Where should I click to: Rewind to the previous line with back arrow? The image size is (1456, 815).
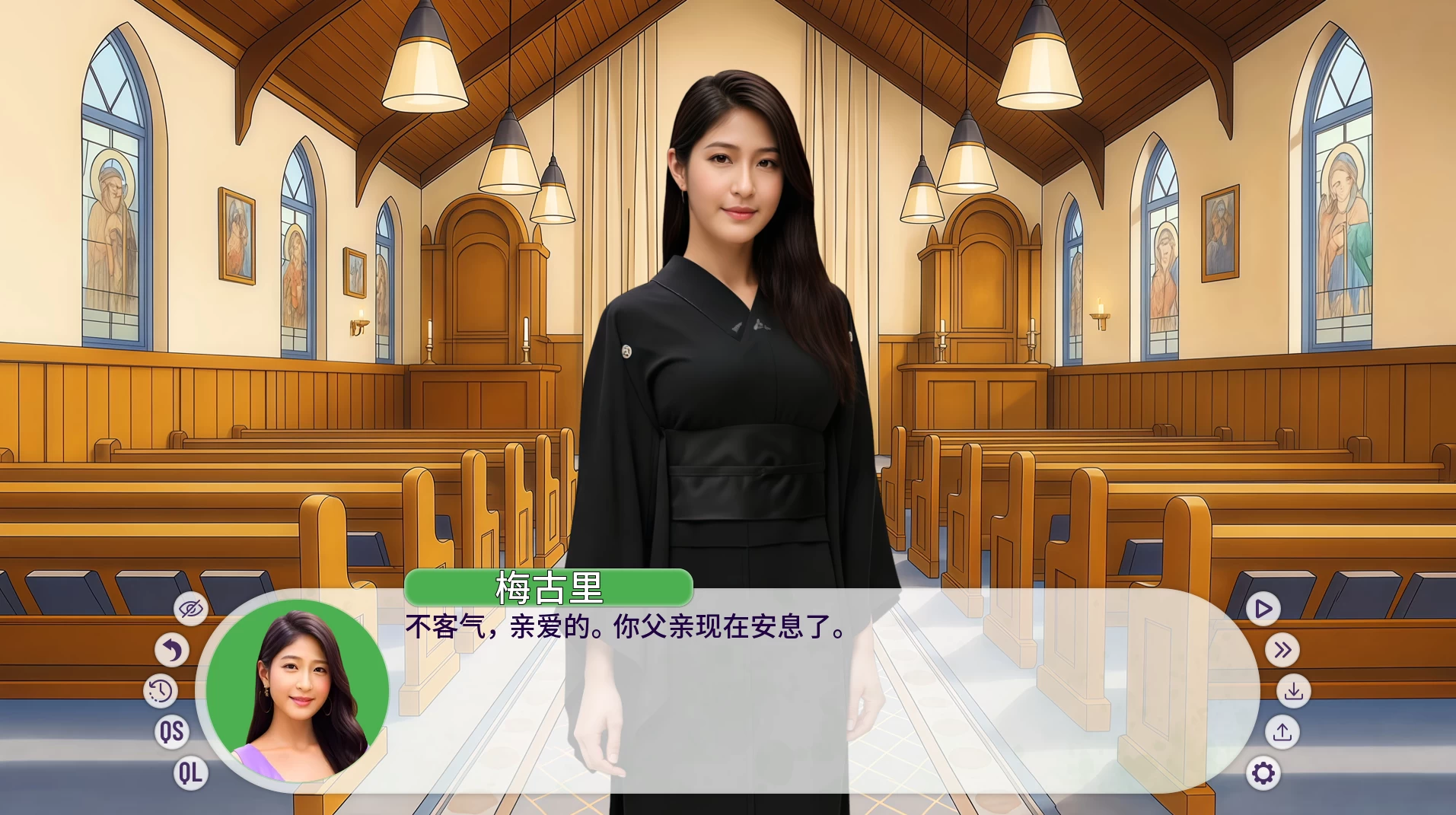[174, 650]
